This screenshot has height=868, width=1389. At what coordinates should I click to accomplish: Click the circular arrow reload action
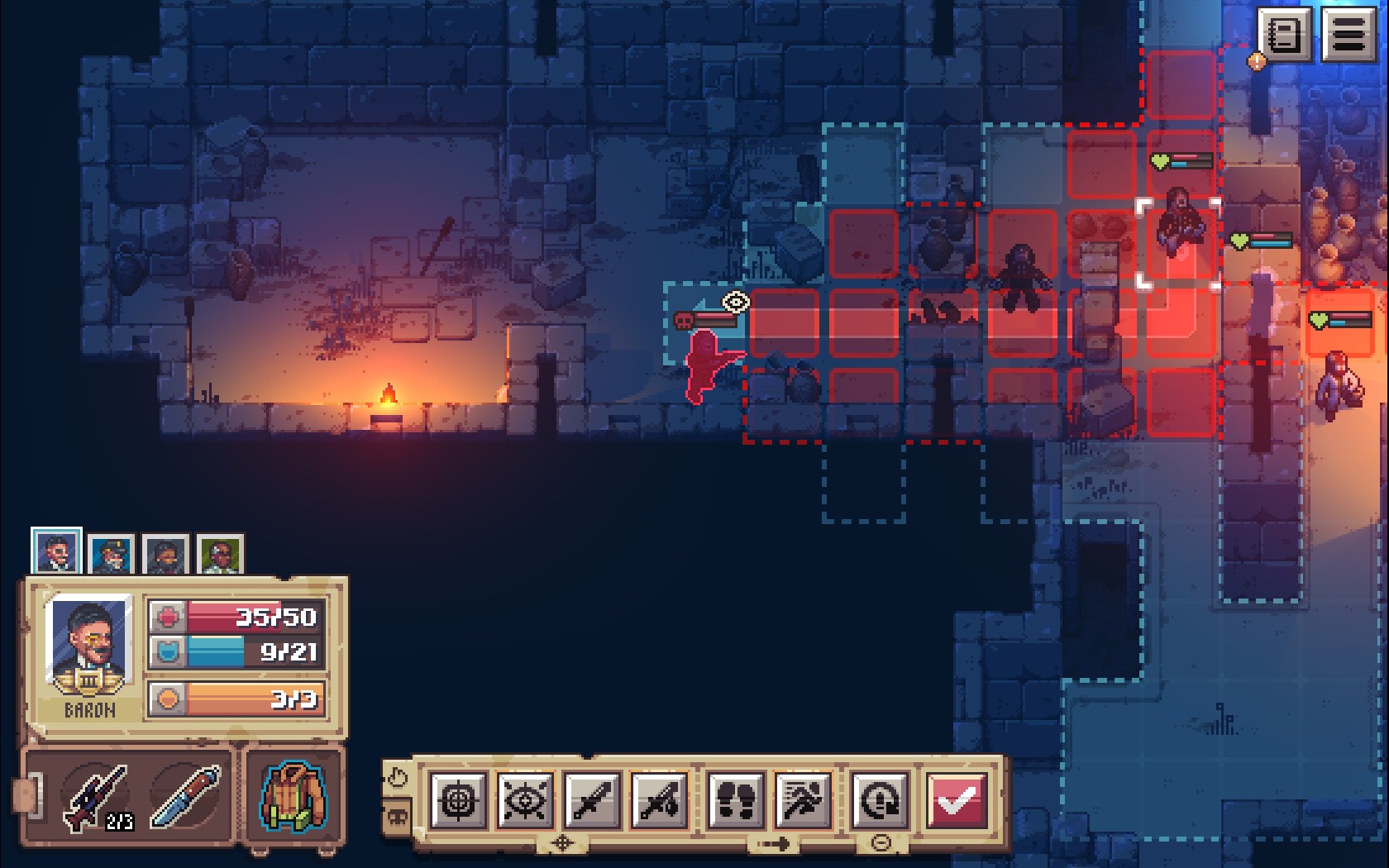(879, 800)
